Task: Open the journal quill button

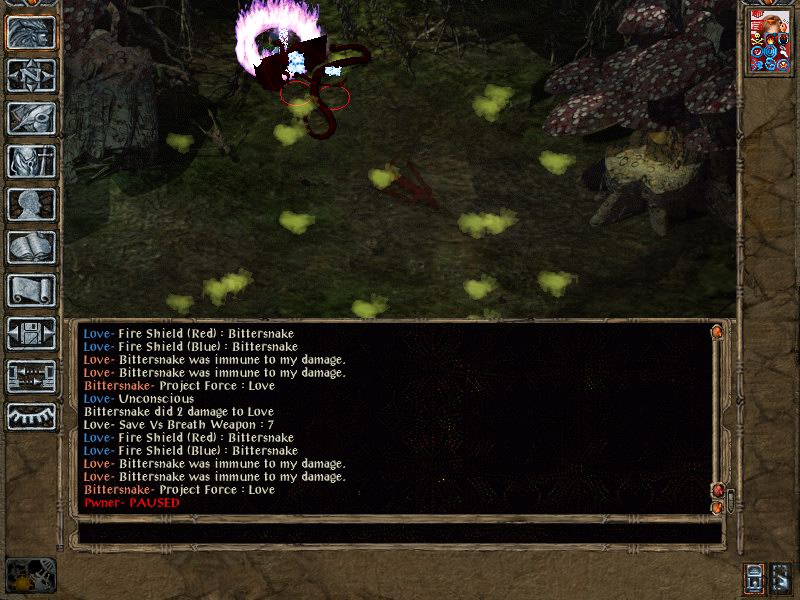Action: click(x=30, y=118)
